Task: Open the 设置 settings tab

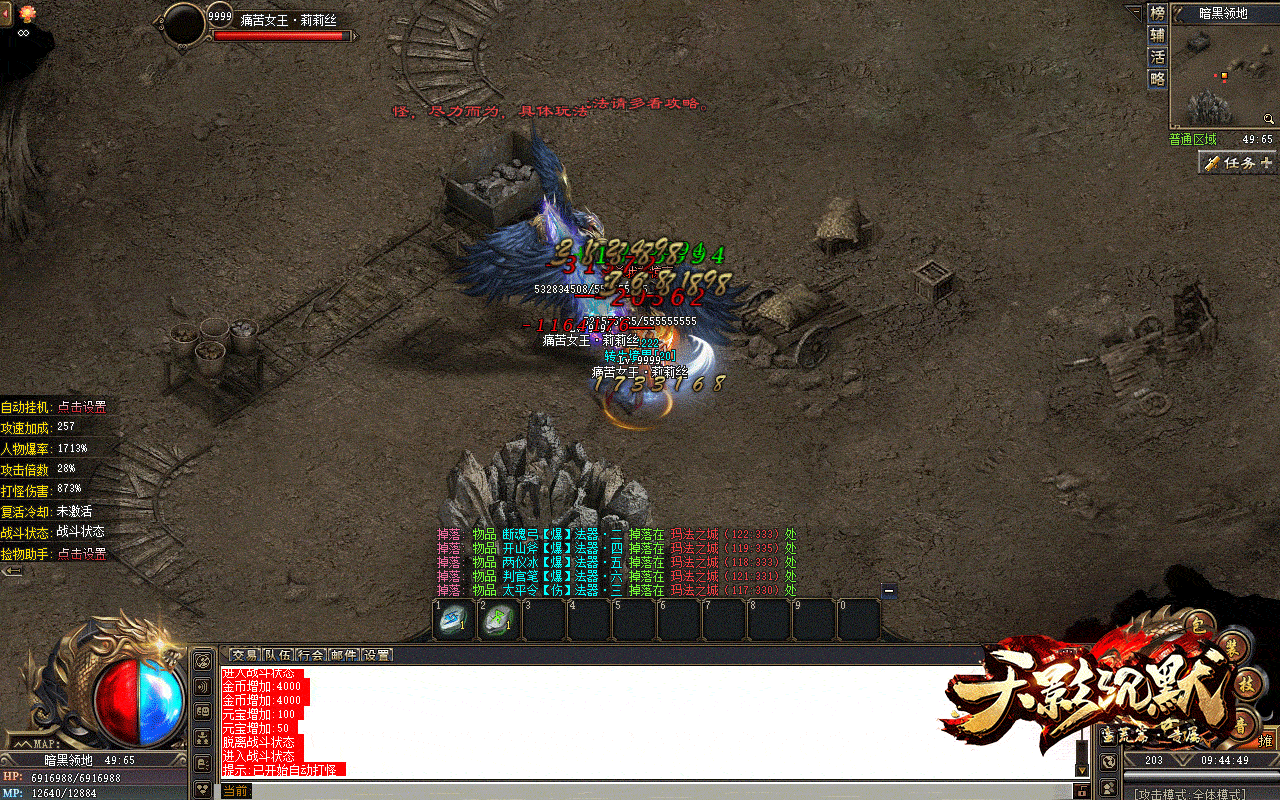Action: [377, 655]
